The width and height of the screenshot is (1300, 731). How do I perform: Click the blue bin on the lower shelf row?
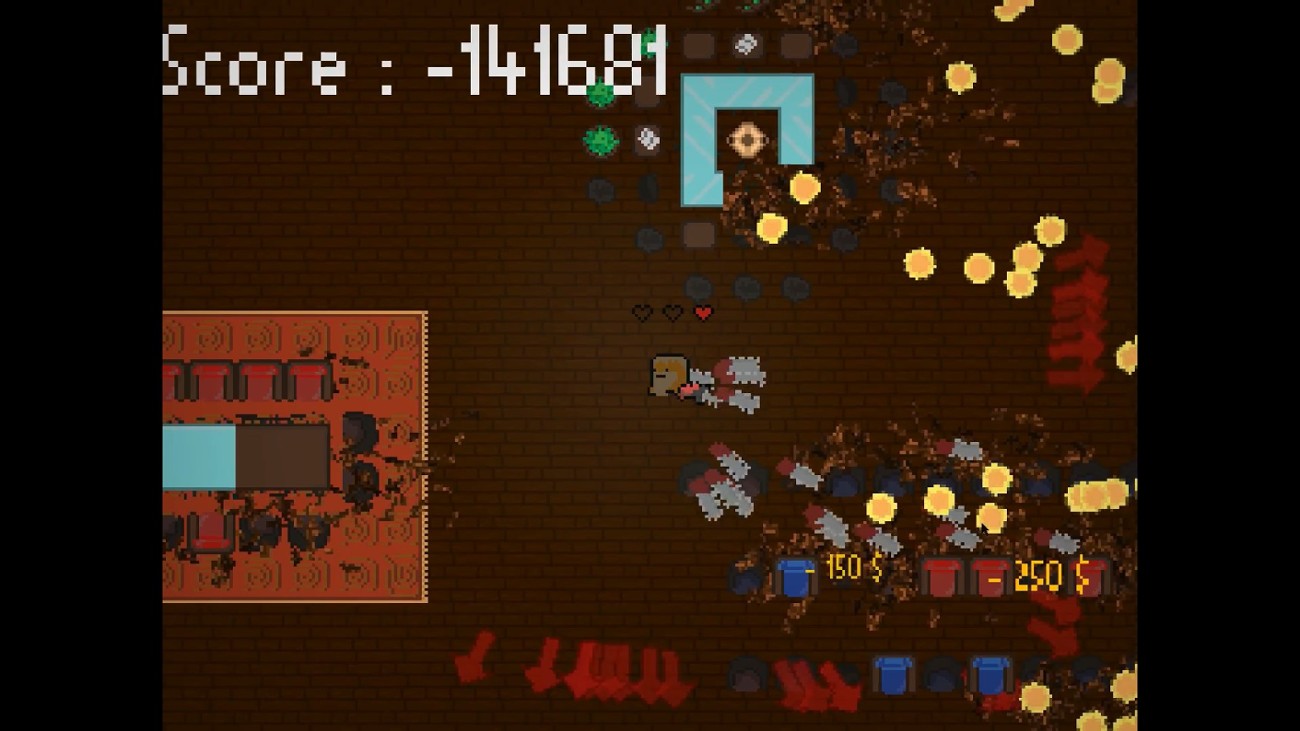tap(893, 676)
